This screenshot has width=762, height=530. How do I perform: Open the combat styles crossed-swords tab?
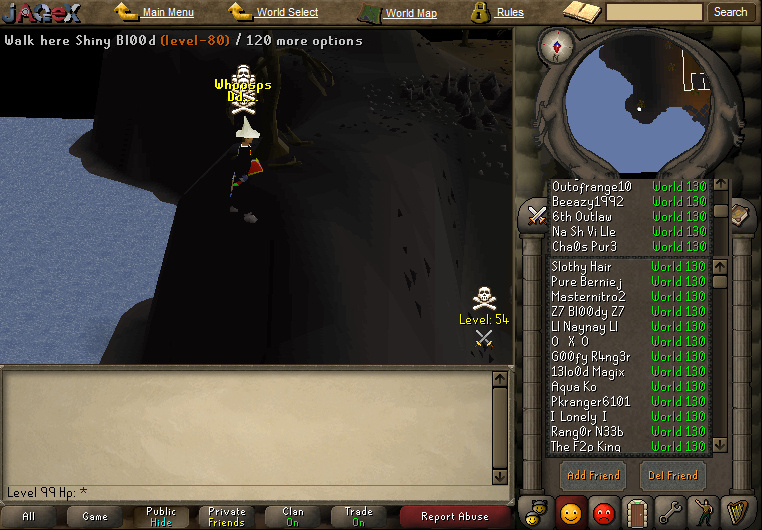537,214
